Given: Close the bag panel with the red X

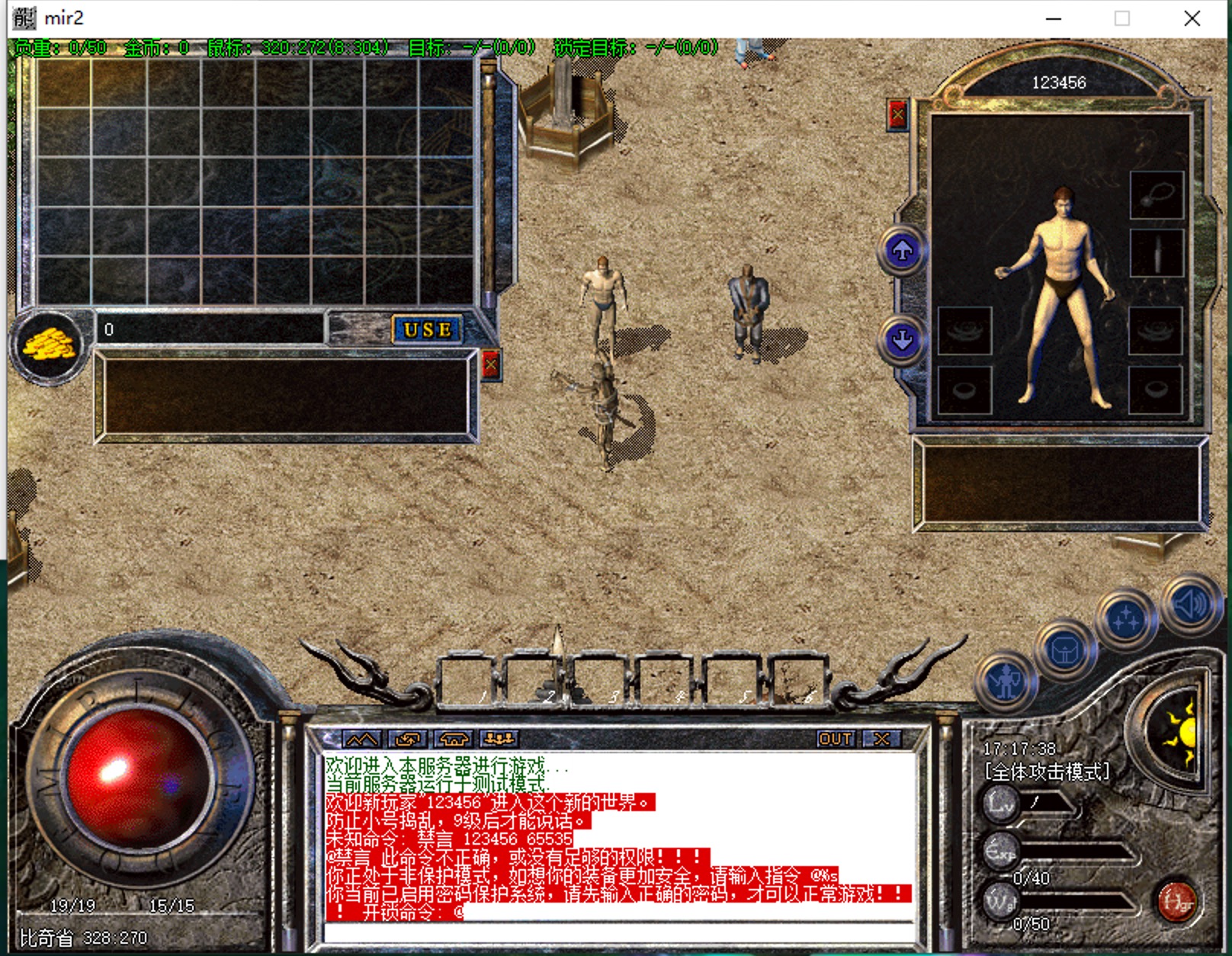Looking at the screenshot, I should (x=491, y=366).
